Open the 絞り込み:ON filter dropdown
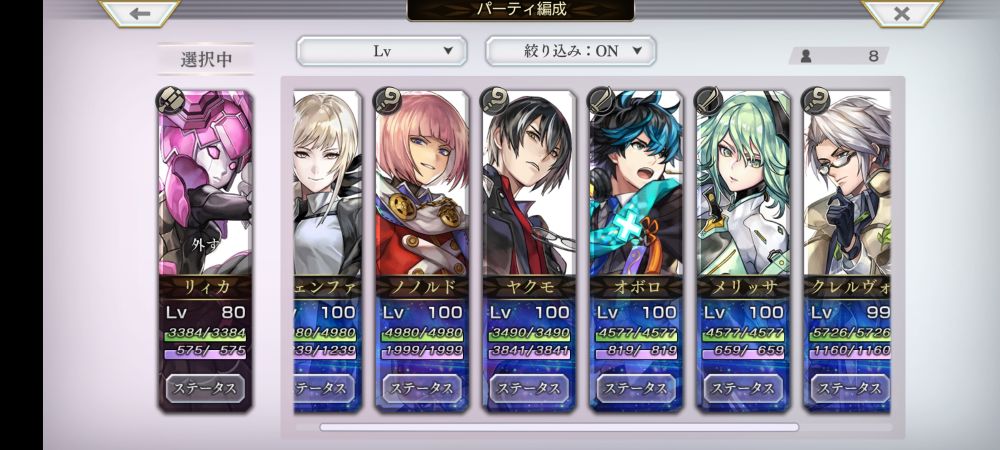This screenshot has width=1000, height=450. (x=570, y=50)
